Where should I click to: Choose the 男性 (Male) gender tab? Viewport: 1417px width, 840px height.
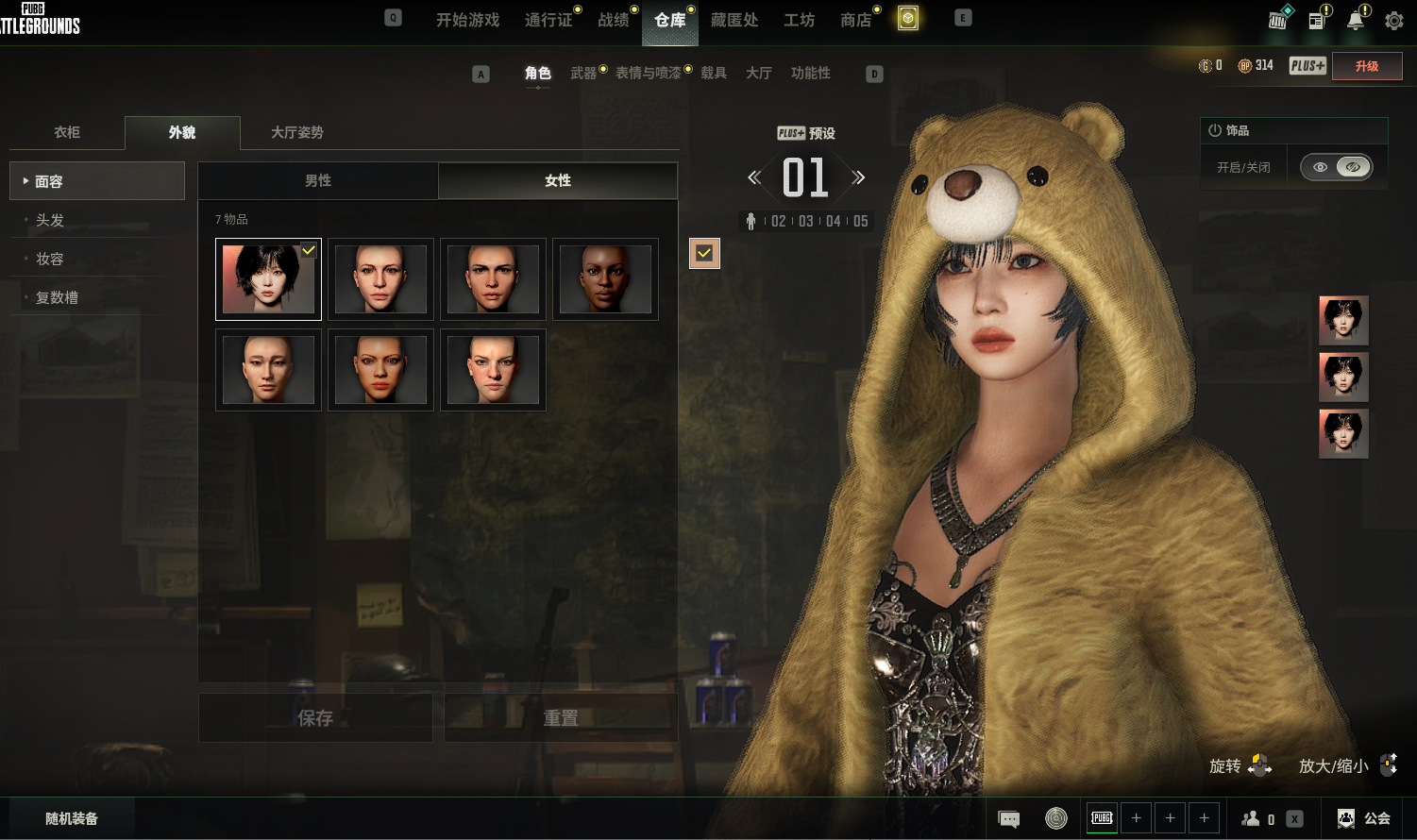[x=318, y=180]
